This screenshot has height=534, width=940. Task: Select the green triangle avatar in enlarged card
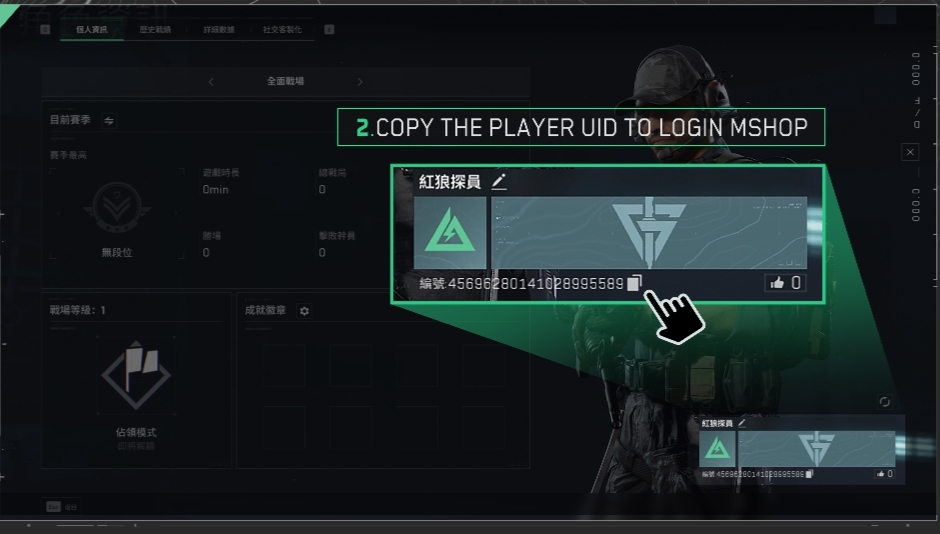pos(450,233)
